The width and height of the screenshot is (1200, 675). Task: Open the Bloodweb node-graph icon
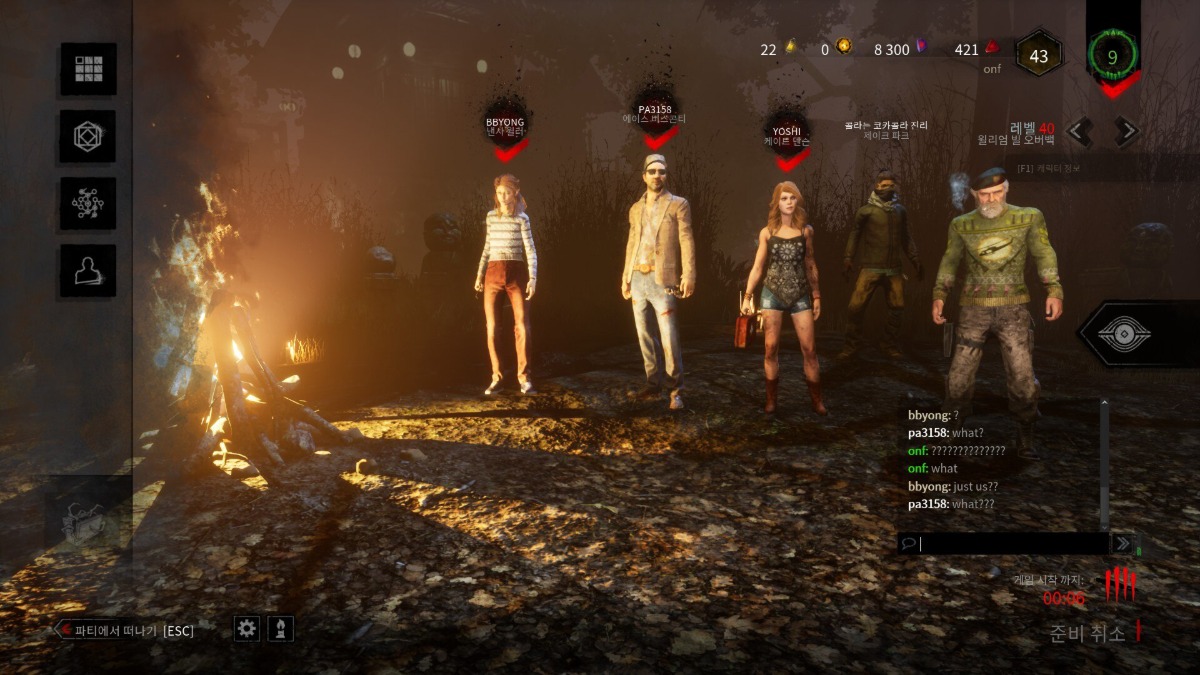click(x=88, y=203)
